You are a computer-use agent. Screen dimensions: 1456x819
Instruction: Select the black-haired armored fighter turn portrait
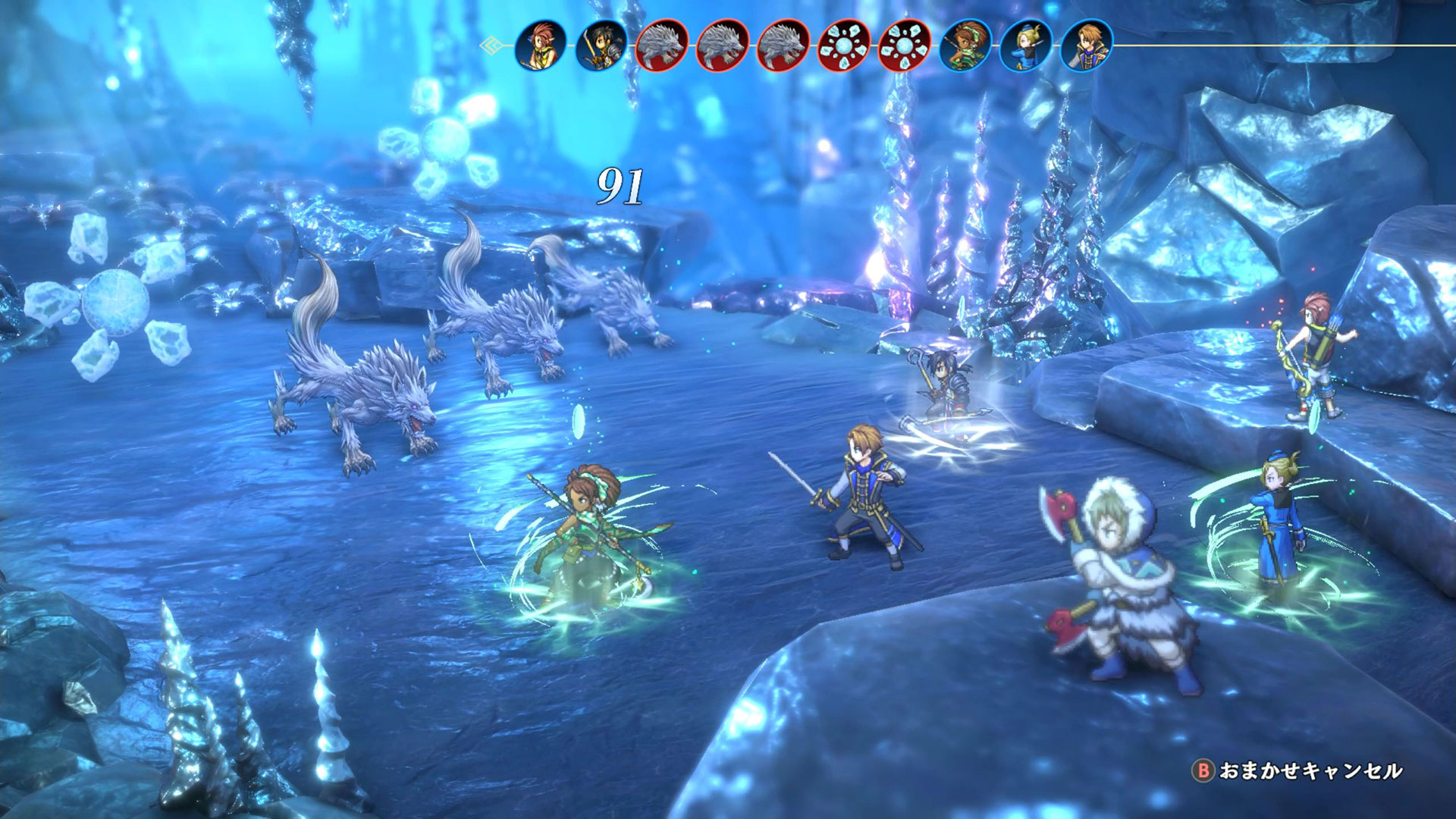pos(601,45)
